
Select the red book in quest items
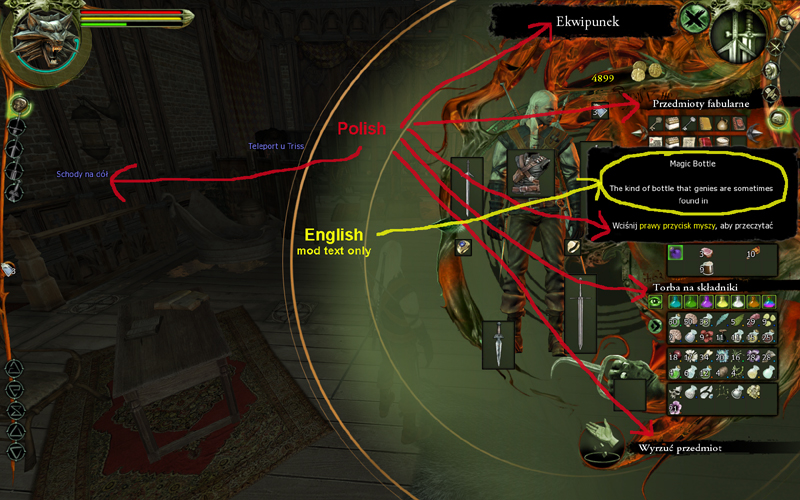point(738,124)
